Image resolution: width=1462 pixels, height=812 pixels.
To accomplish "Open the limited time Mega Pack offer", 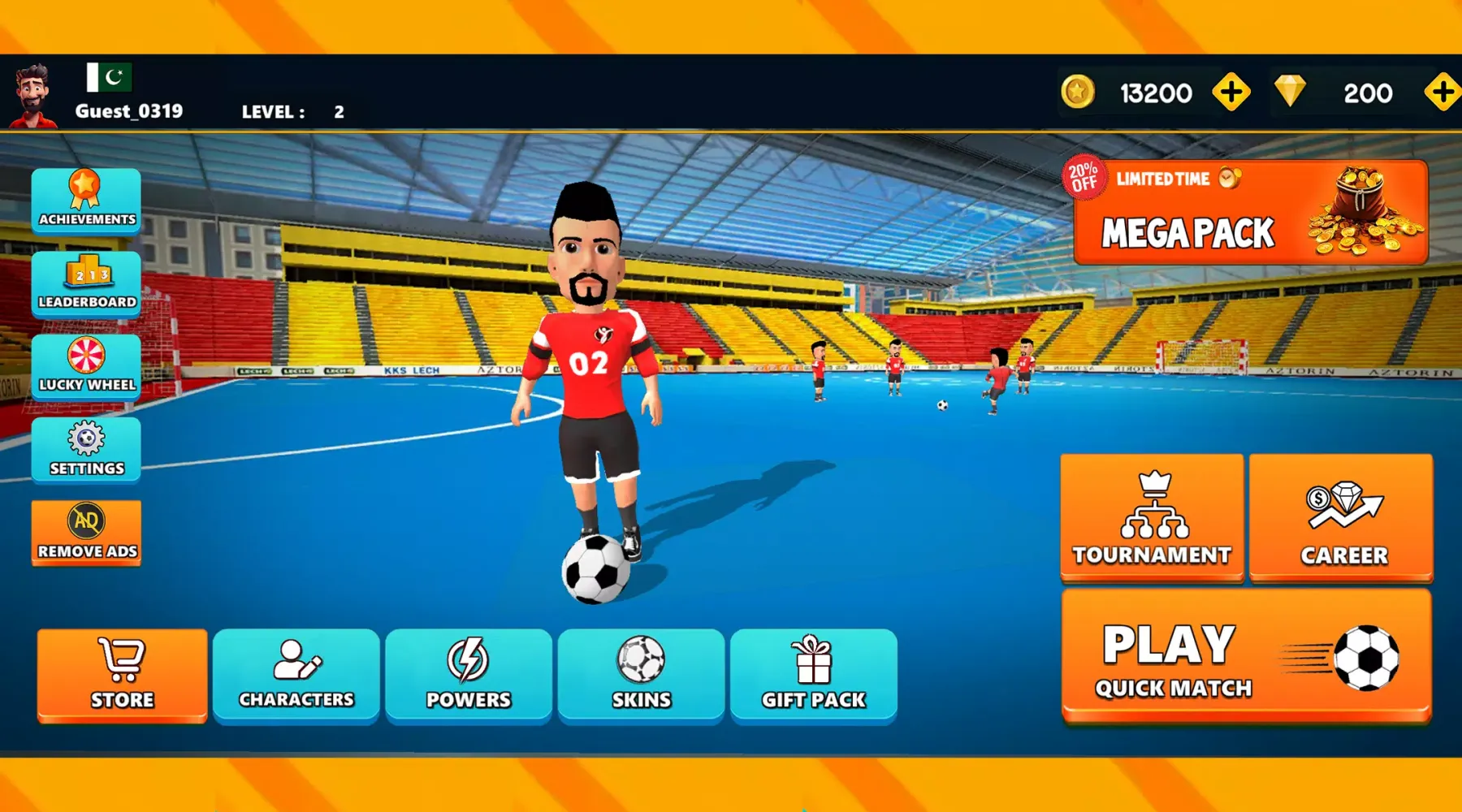I will click(1249, 213).
